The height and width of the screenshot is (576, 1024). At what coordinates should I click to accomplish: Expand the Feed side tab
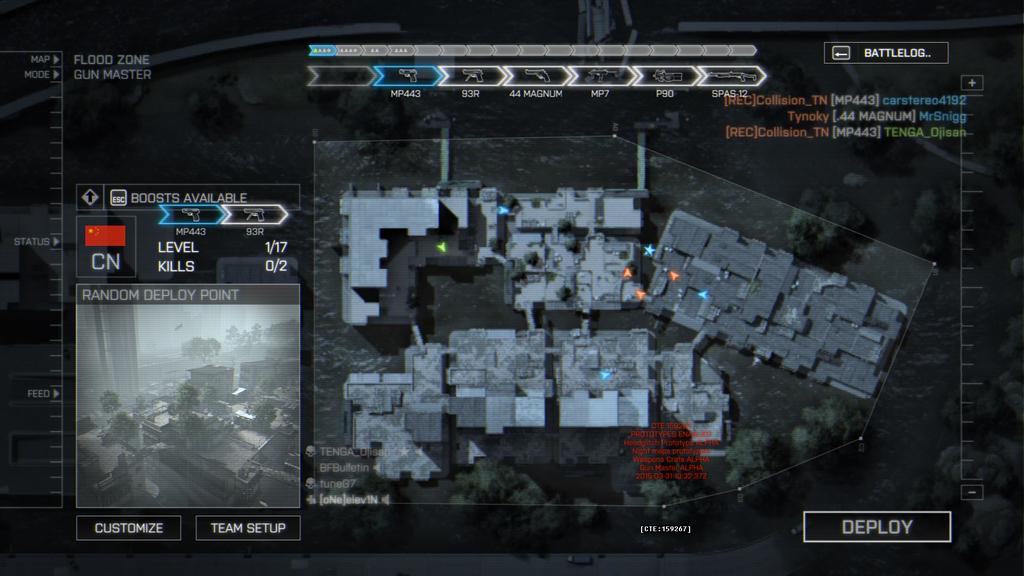43,394
